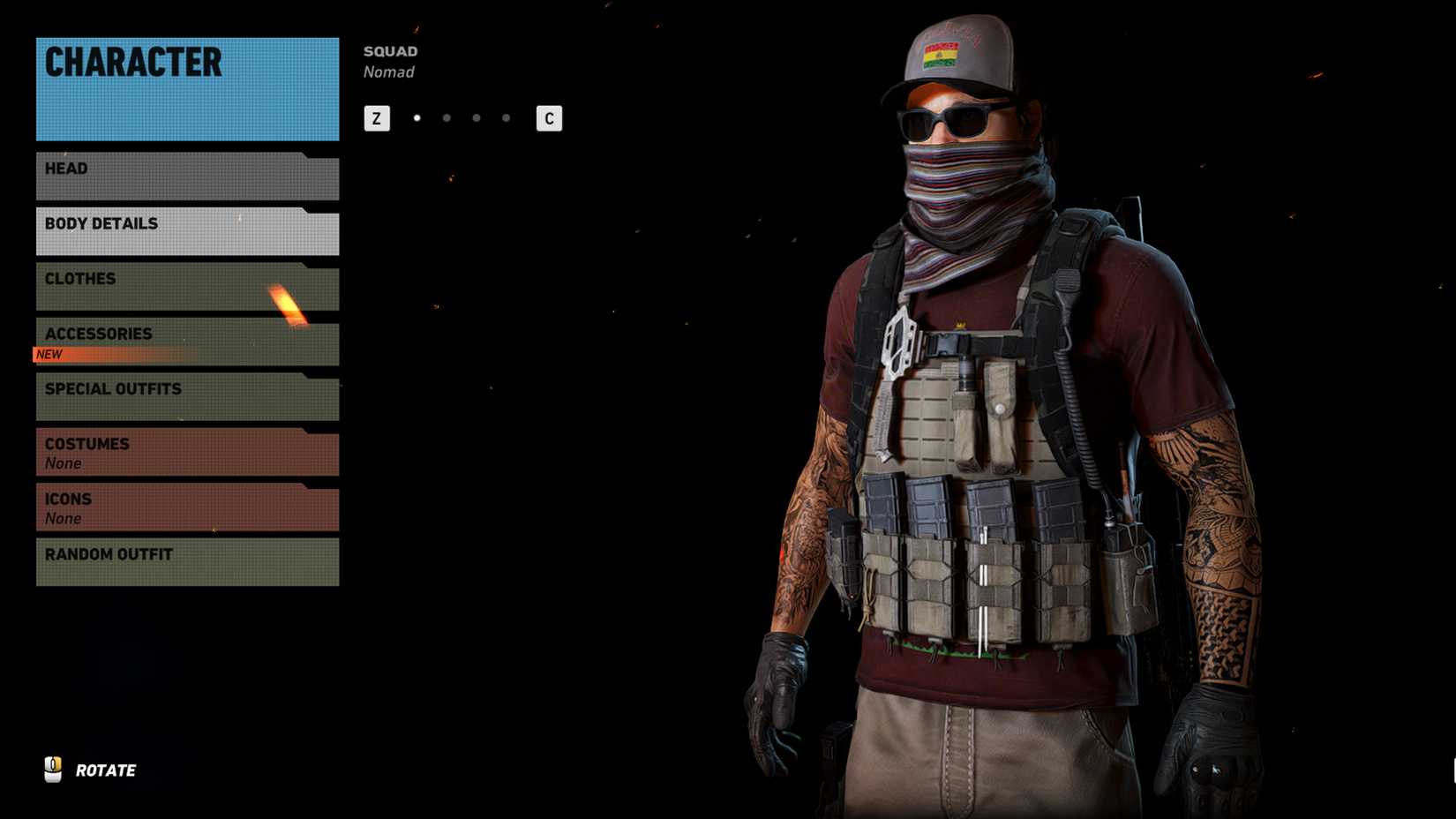Image resolution: width=1456 pixels, height=819 pixels.
Task: Select the third page dot indicator
Action: click(x=476, y=116)
